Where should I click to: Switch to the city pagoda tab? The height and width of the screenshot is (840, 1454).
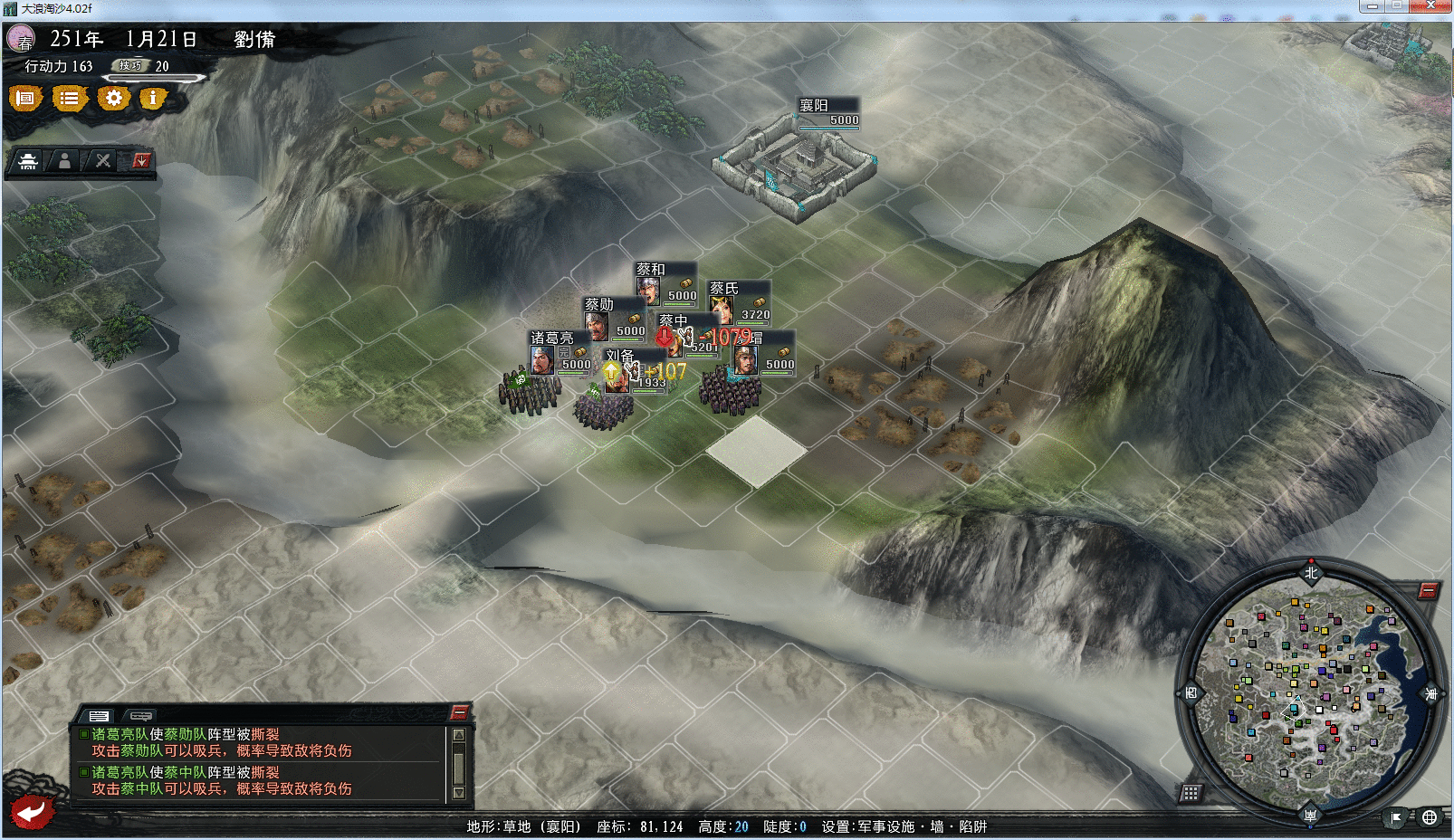tap(28, 161)
